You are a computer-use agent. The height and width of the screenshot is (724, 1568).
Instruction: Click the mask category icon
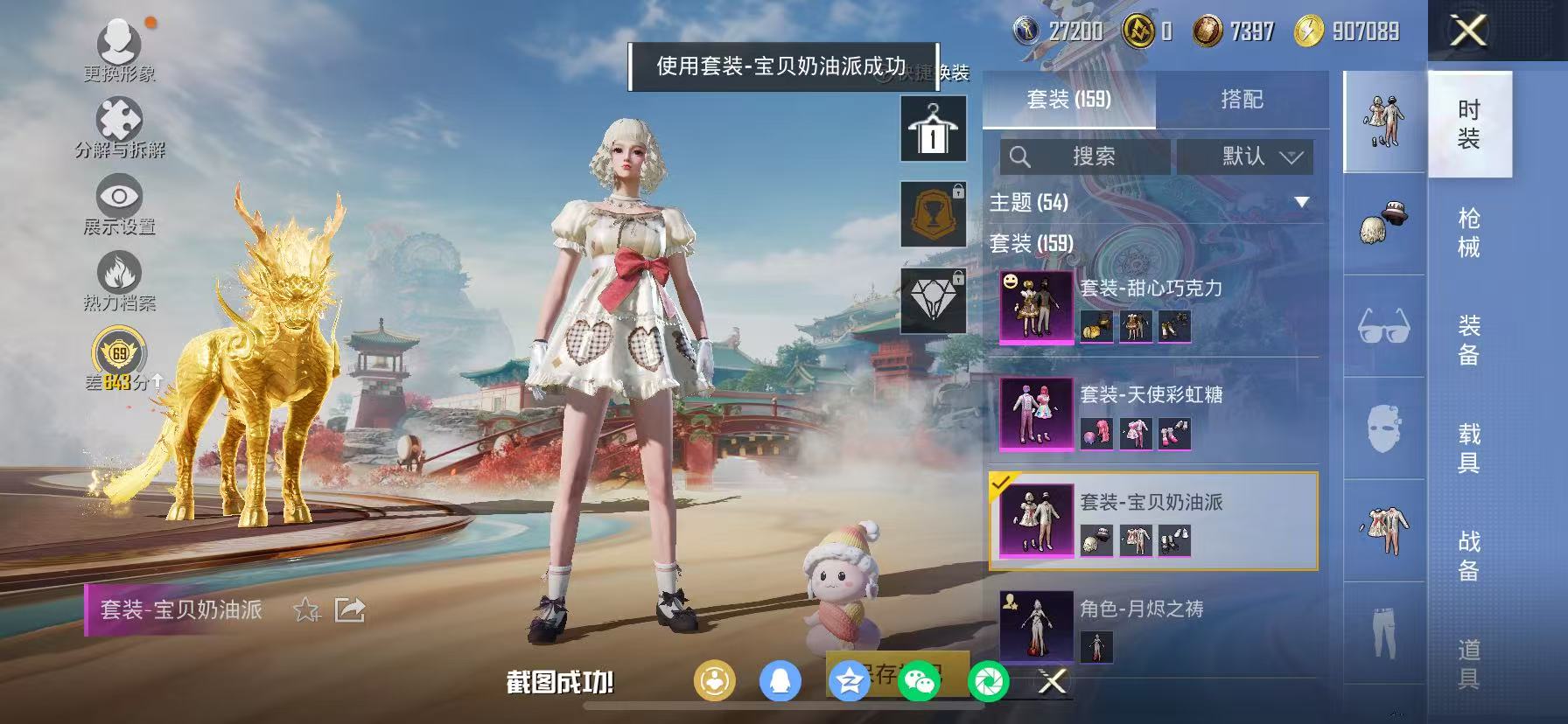pyautogui.click(x=1383, y=430)
